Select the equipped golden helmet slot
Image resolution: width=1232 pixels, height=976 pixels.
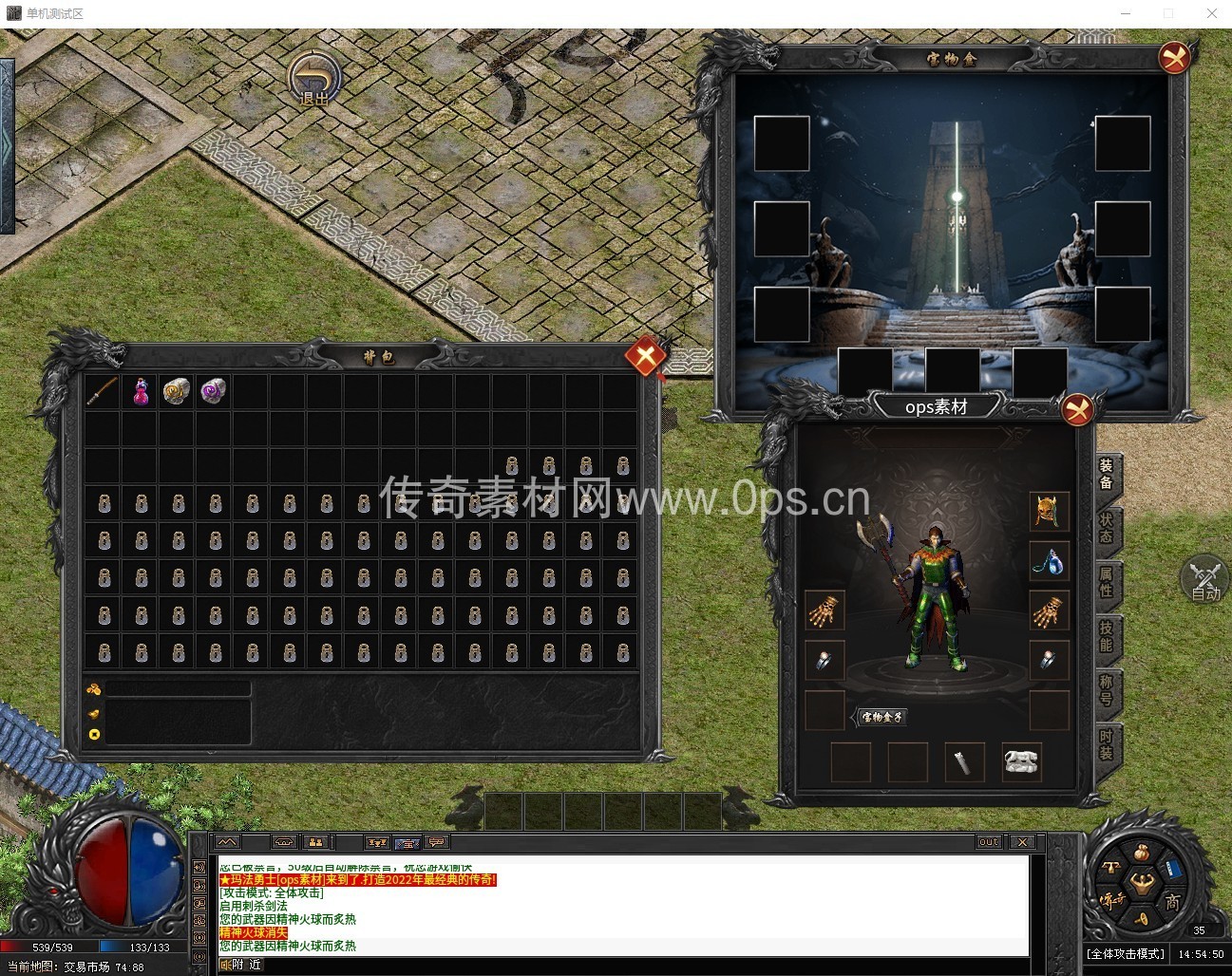(x=1049, y=512)
